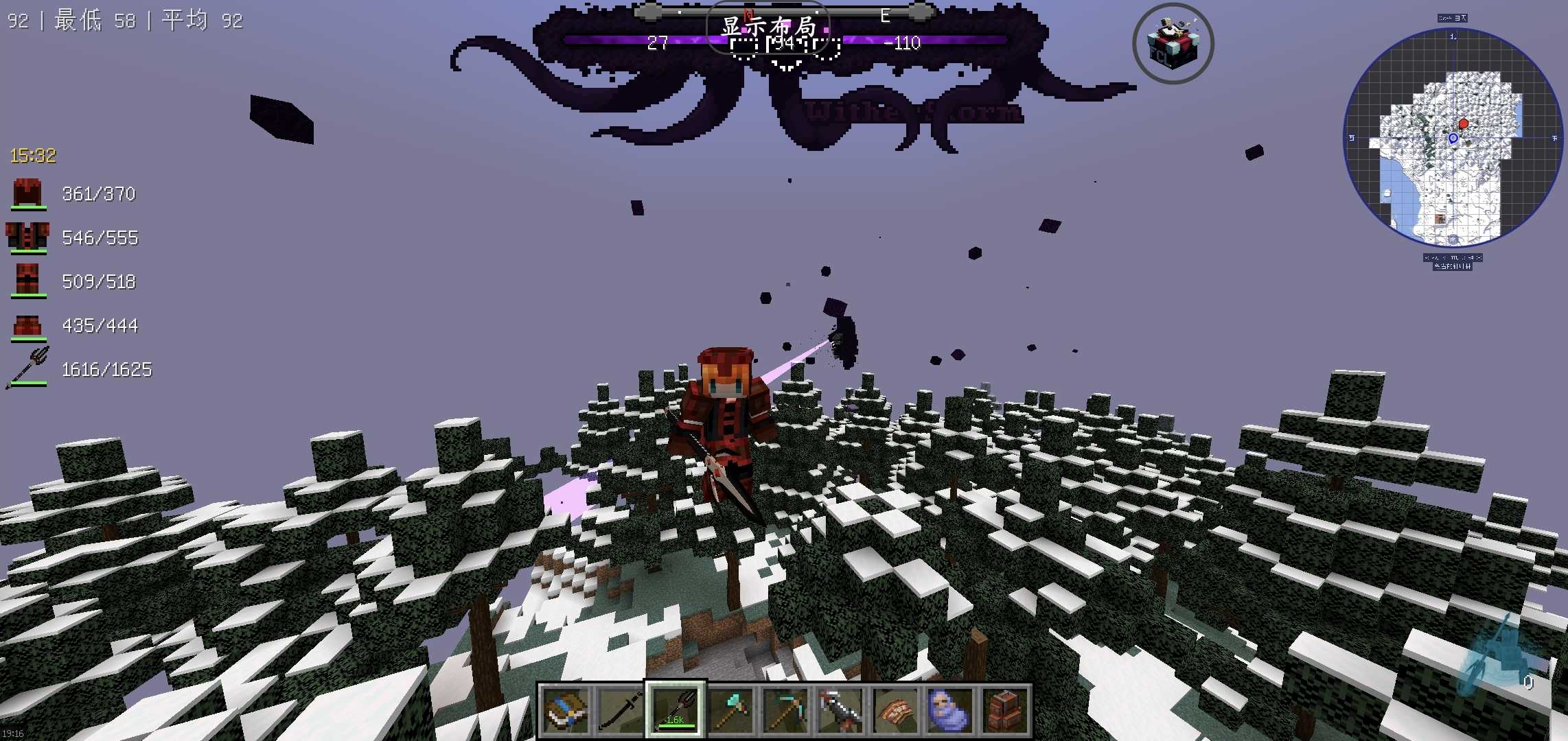Click the blue player pin on minimap

[x=1453, y=139]
